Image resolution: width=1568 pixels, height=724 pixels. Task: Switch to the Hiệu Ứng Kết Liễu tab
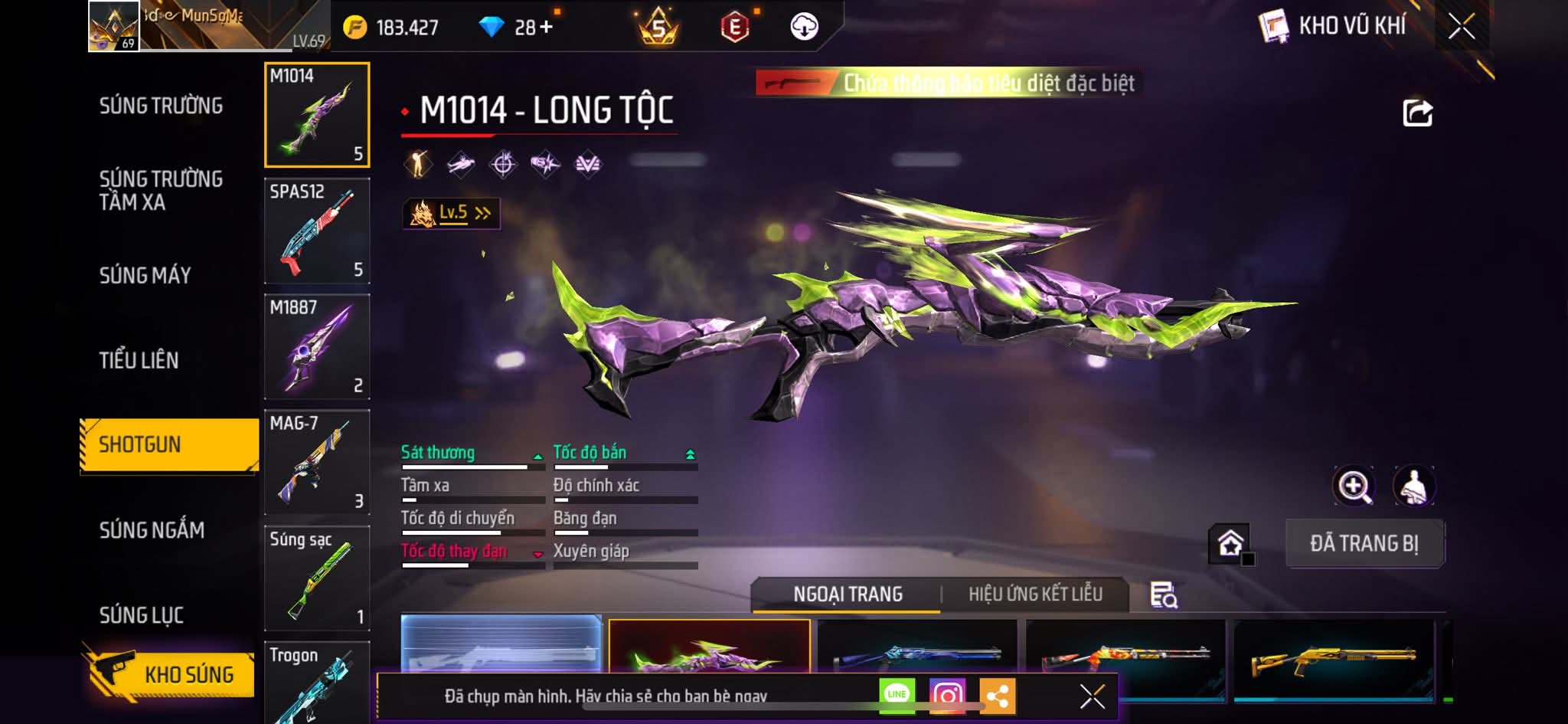(1035, 595)
